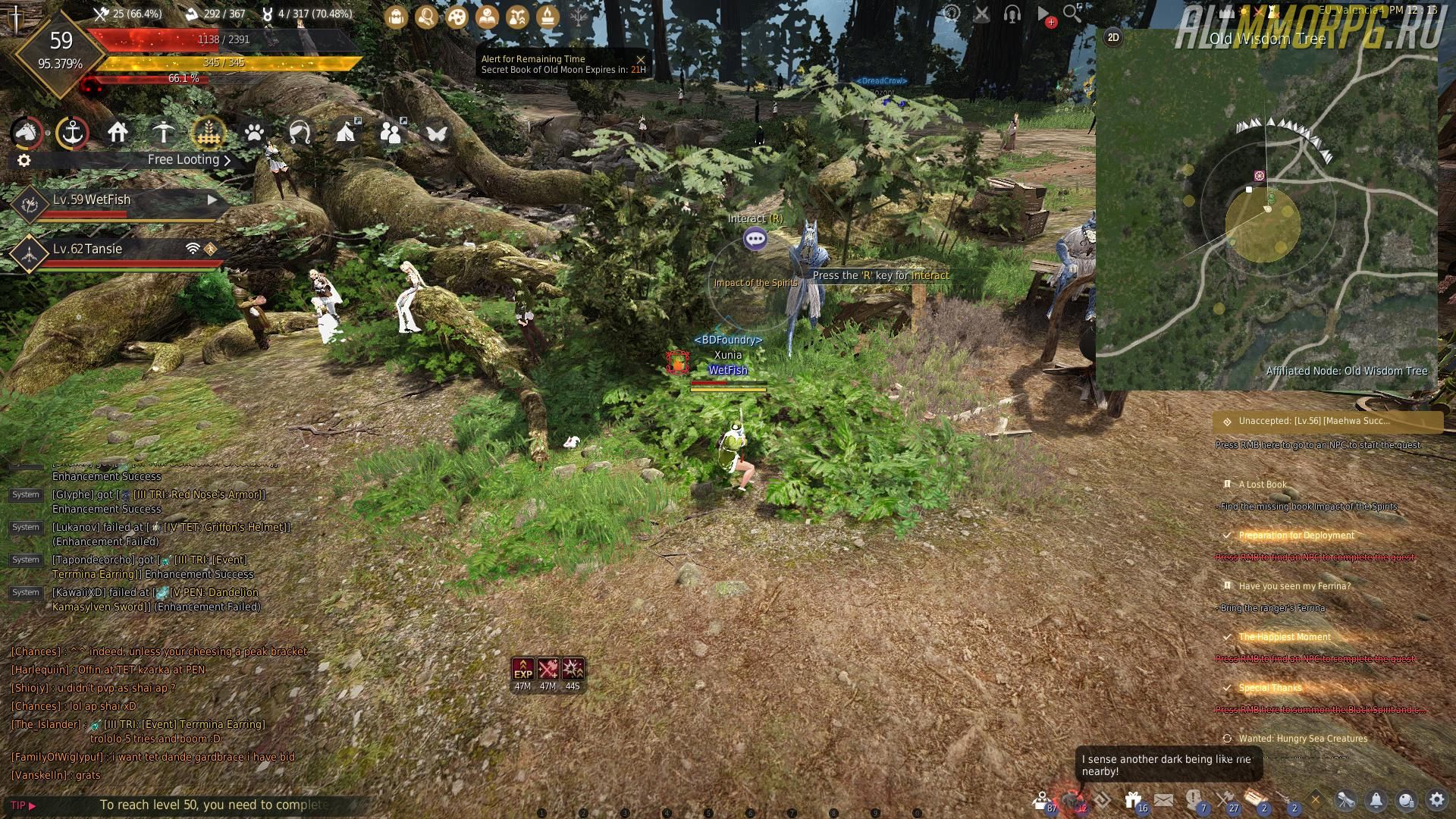Select the pickaxe worker icon
This screenshot has width=1456, height=819.
(163, 133)
